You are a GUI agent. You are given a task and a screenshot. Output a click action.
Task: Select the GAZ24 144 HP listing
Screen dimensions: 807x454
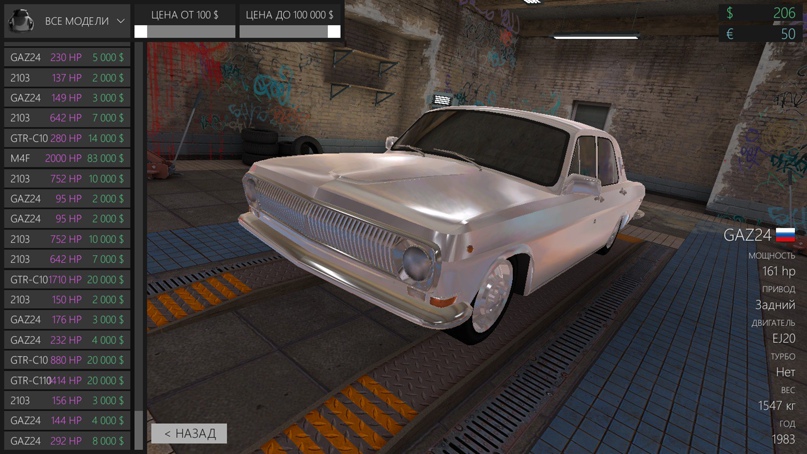tap(67, 420)
